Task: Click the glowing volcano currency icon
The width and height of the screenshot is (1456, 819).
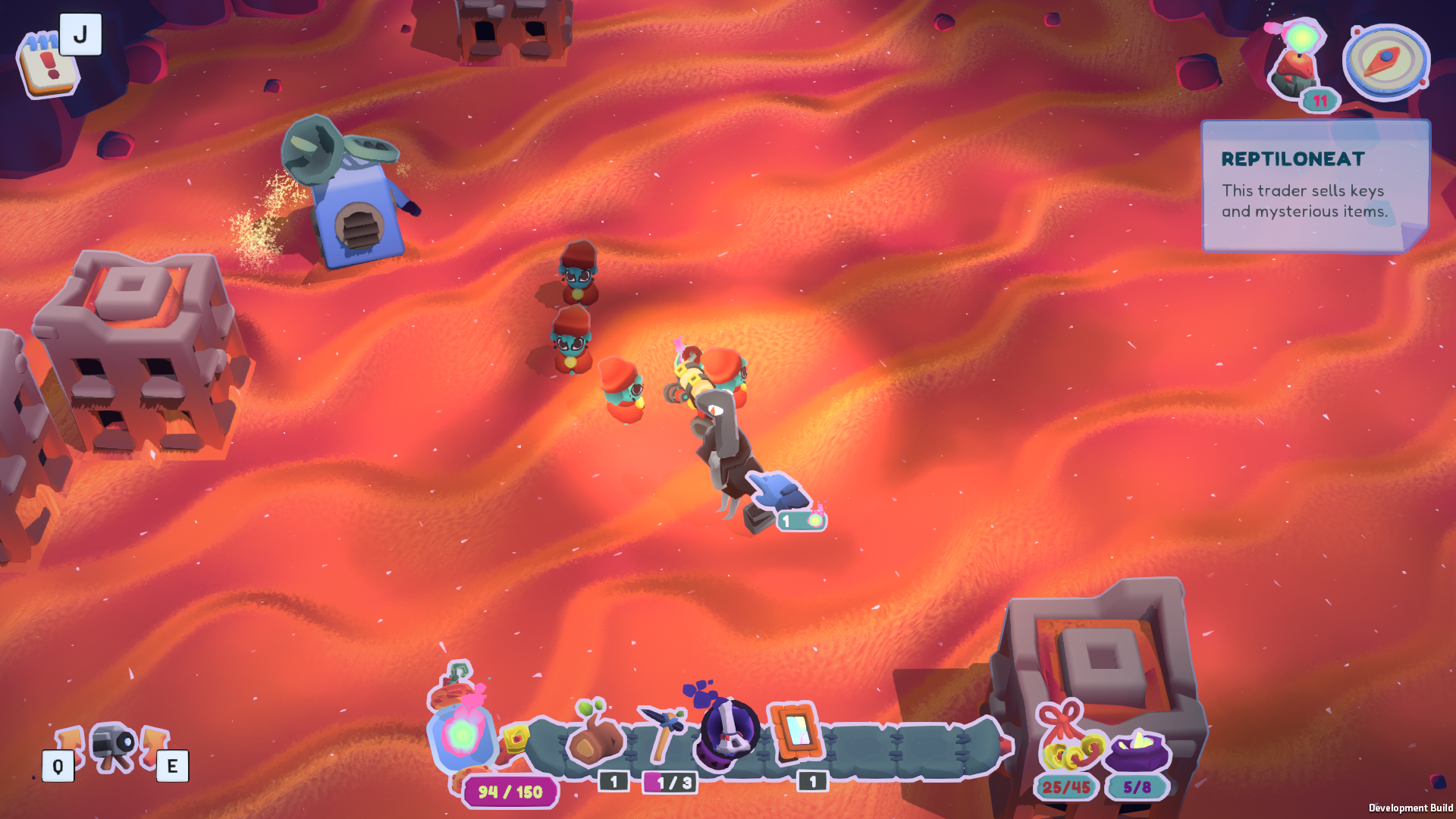Action: [x=1300, y=62]
